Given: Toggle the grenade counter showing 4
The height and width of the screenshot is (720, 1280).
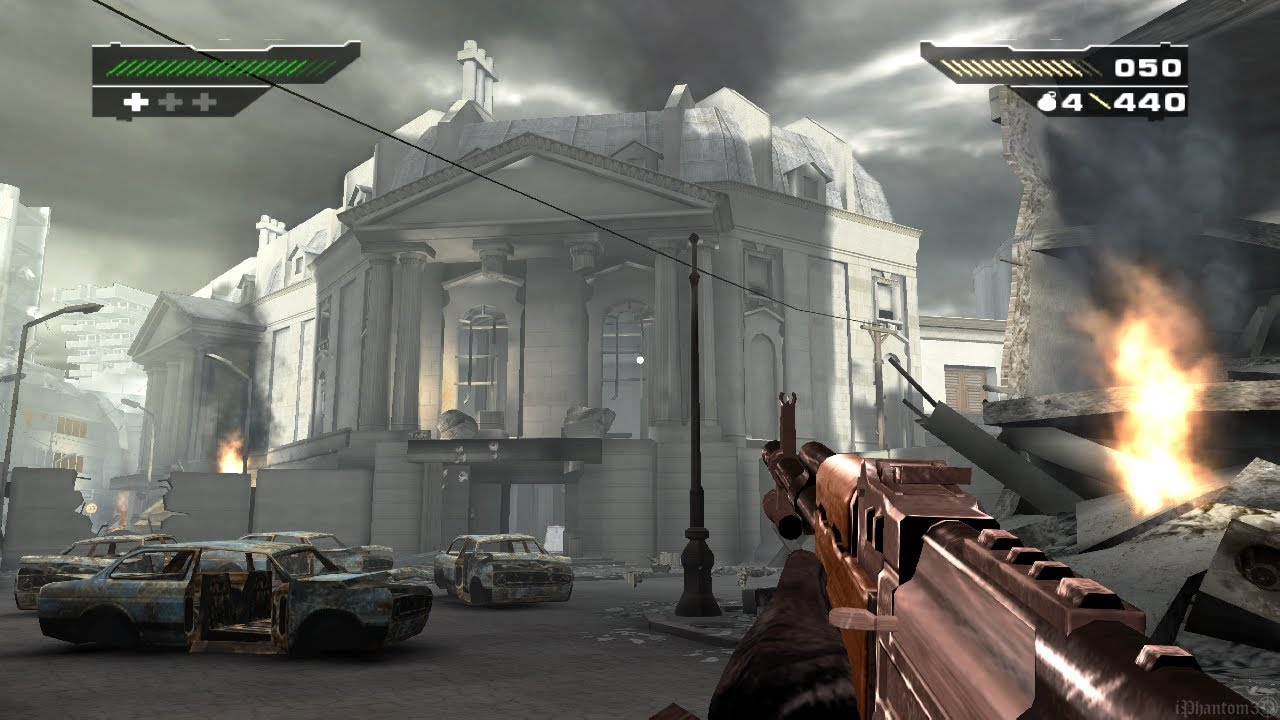Looking at the screenshot, I should tap(1071, 102).
